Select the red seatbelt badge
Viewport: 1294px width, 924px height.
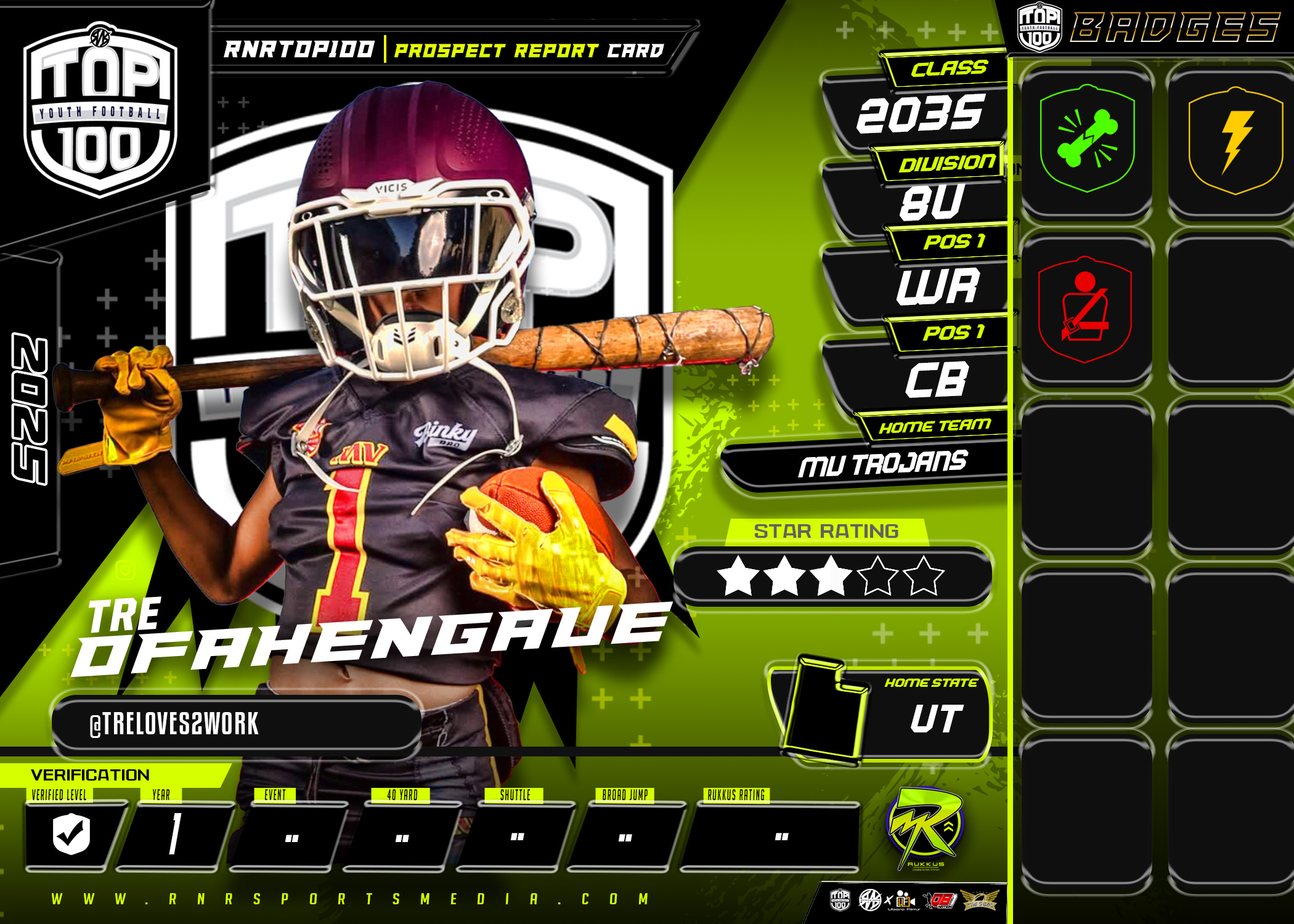click(1085, 309)
